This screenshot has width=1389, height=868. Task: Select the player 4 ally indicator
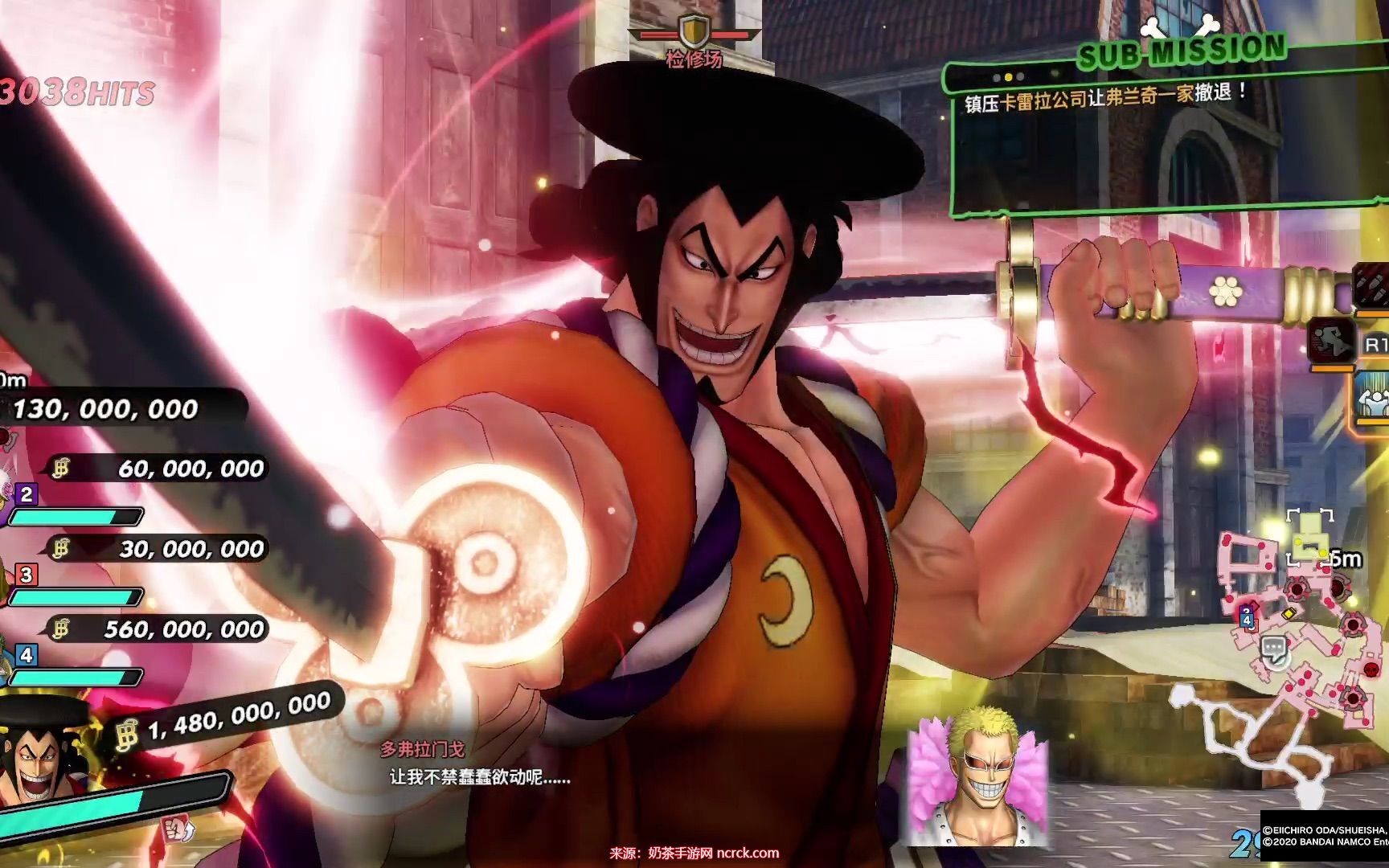(x=27, y=654)
